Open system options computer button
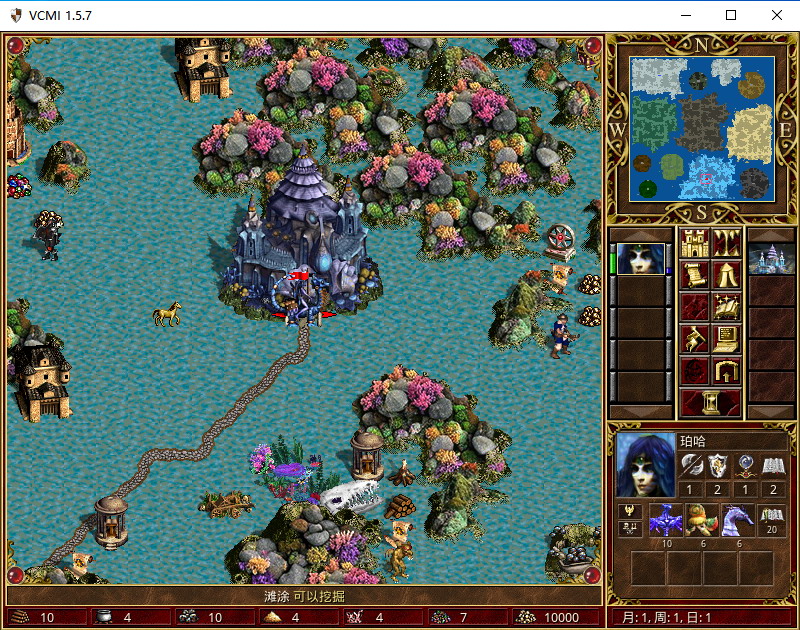800x630 pixels. (726, 339)
